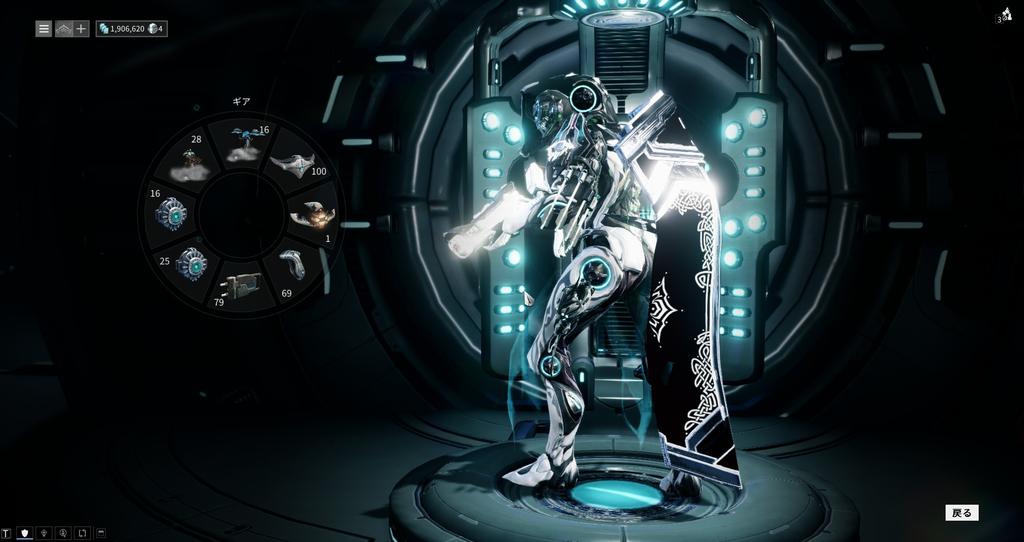Select the gear slot holding 79 items
Image resolution: width=1024 pixels, height=542 pixels.
click(240, 288)
